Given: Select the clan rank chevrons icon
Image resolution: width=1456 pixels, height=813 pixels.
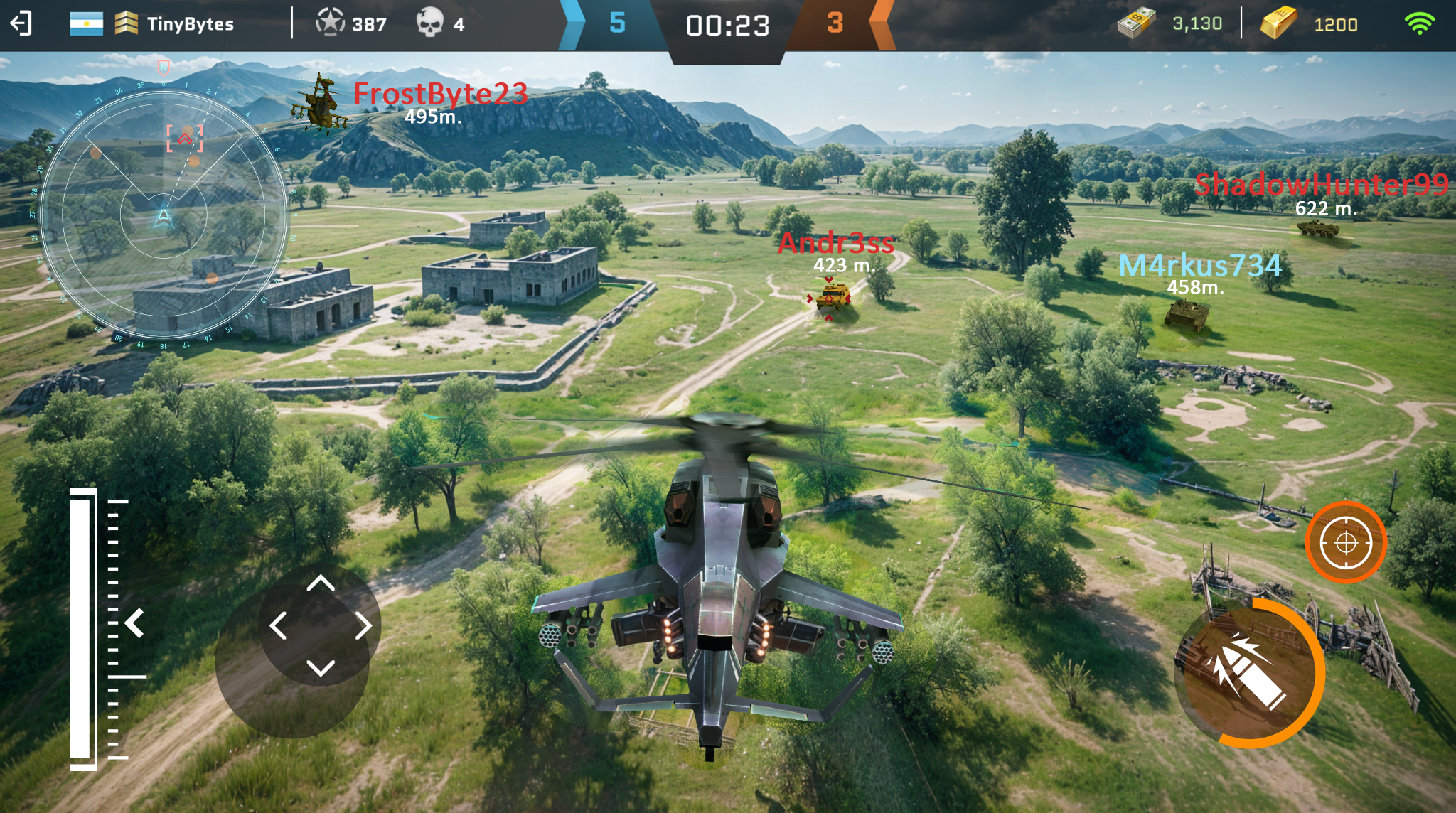Looking at the screenshot, I should [x=127, y=23].
